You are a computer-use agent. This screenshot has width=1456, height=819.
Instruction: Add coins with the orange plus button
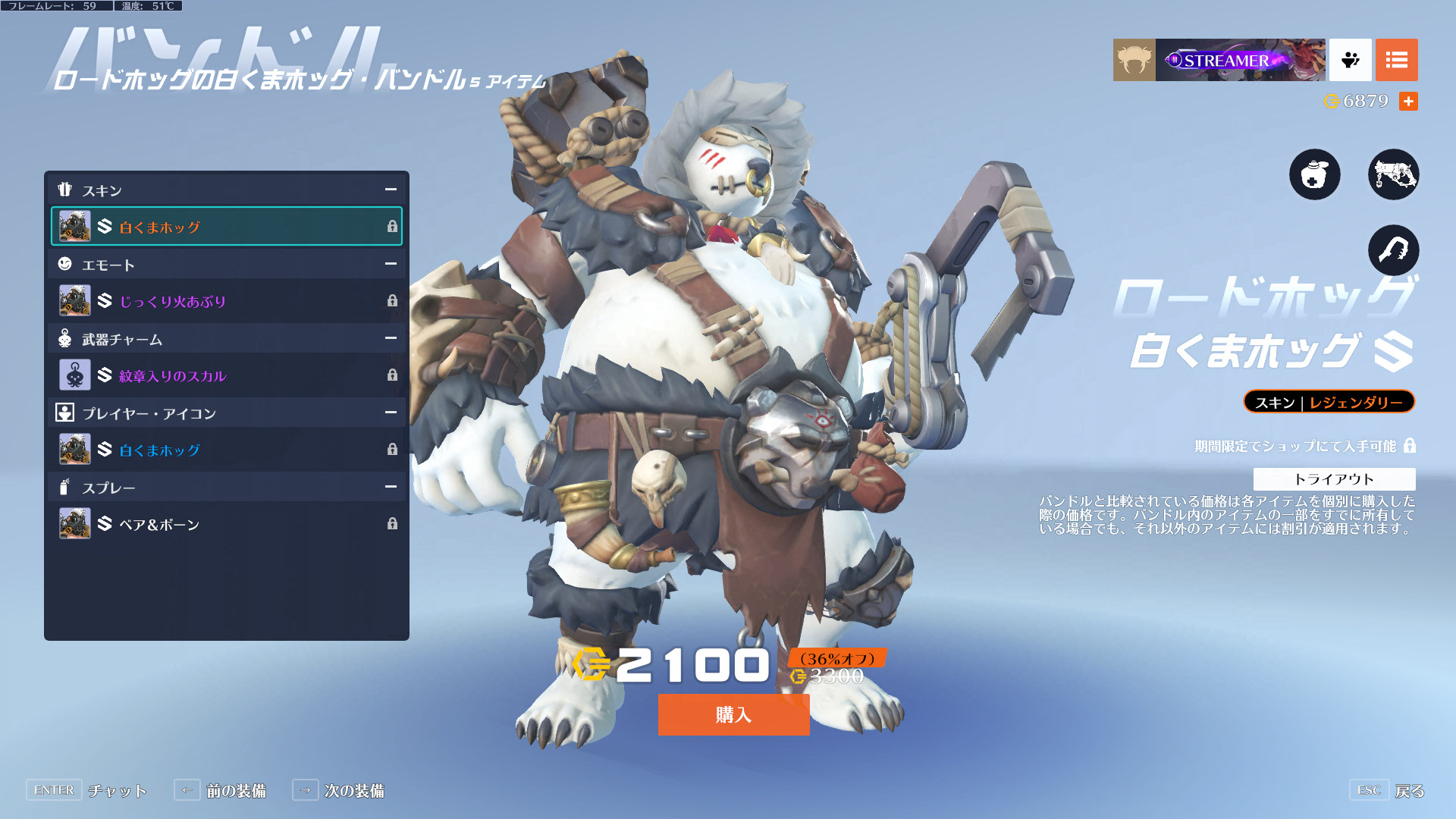(x=1408, y=101)
